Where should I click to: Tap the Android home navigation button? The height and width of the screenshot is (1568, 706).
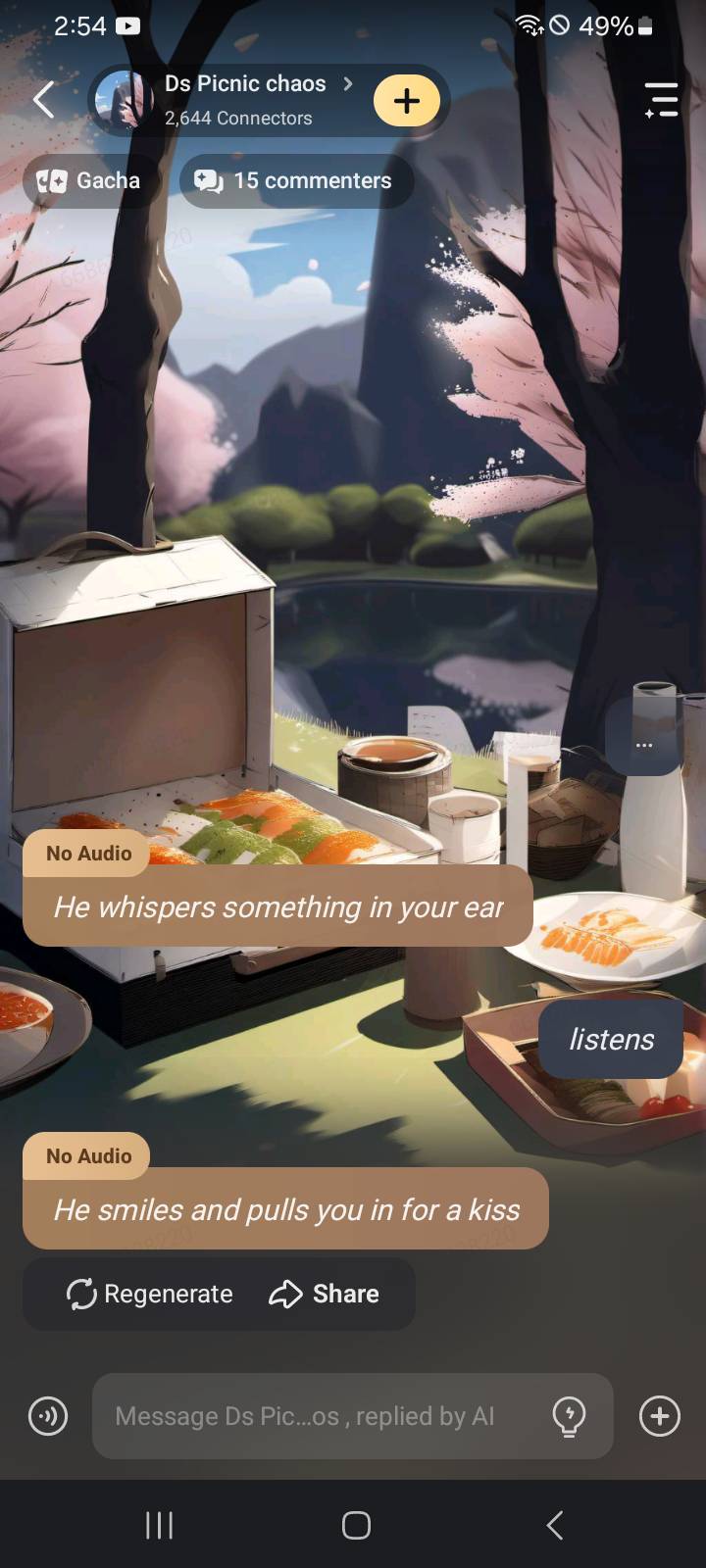coord(355,1525)
